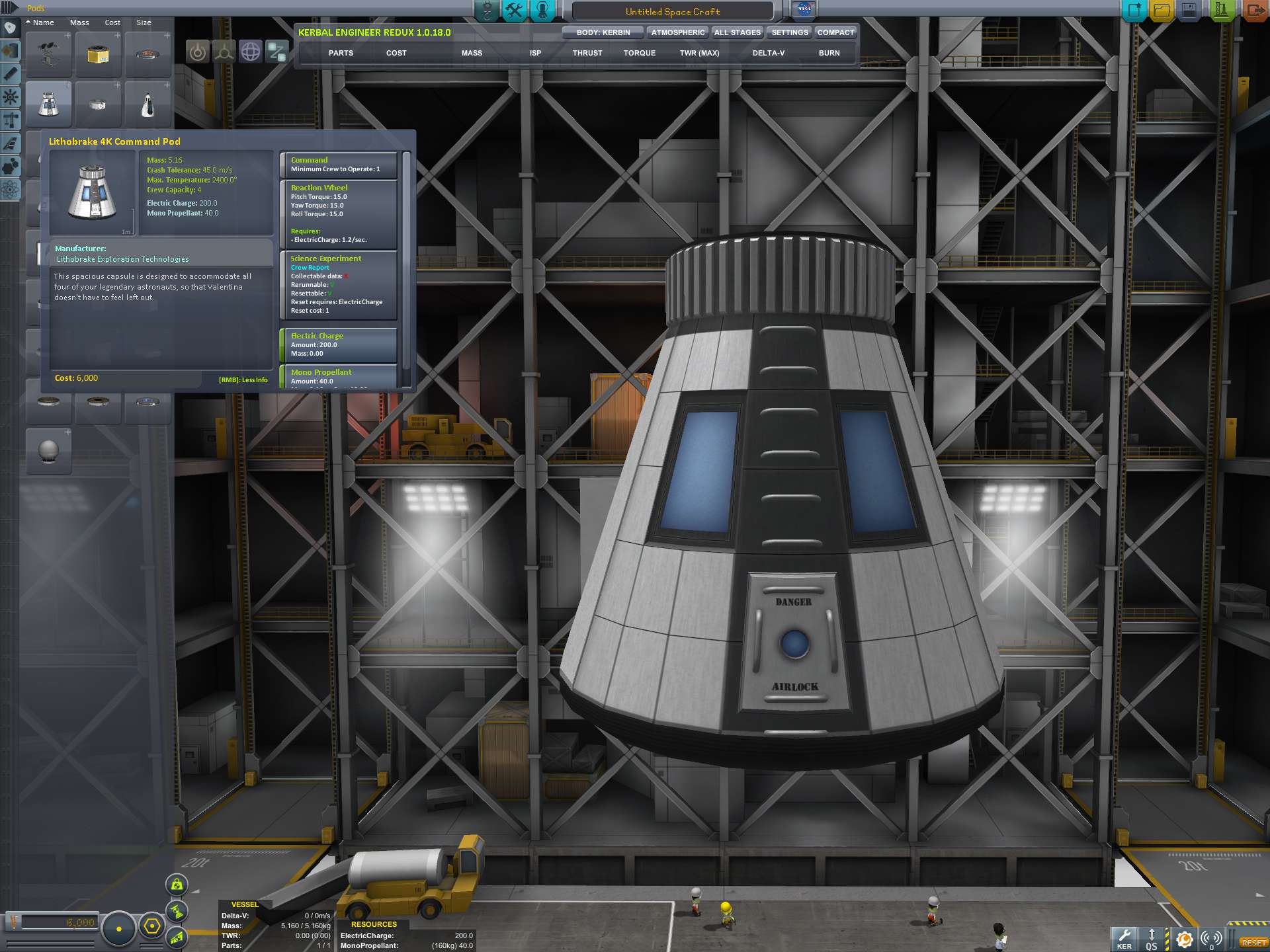
Task: Open Kerbal Engineer SETTINGS
Action: pos(790,32)
